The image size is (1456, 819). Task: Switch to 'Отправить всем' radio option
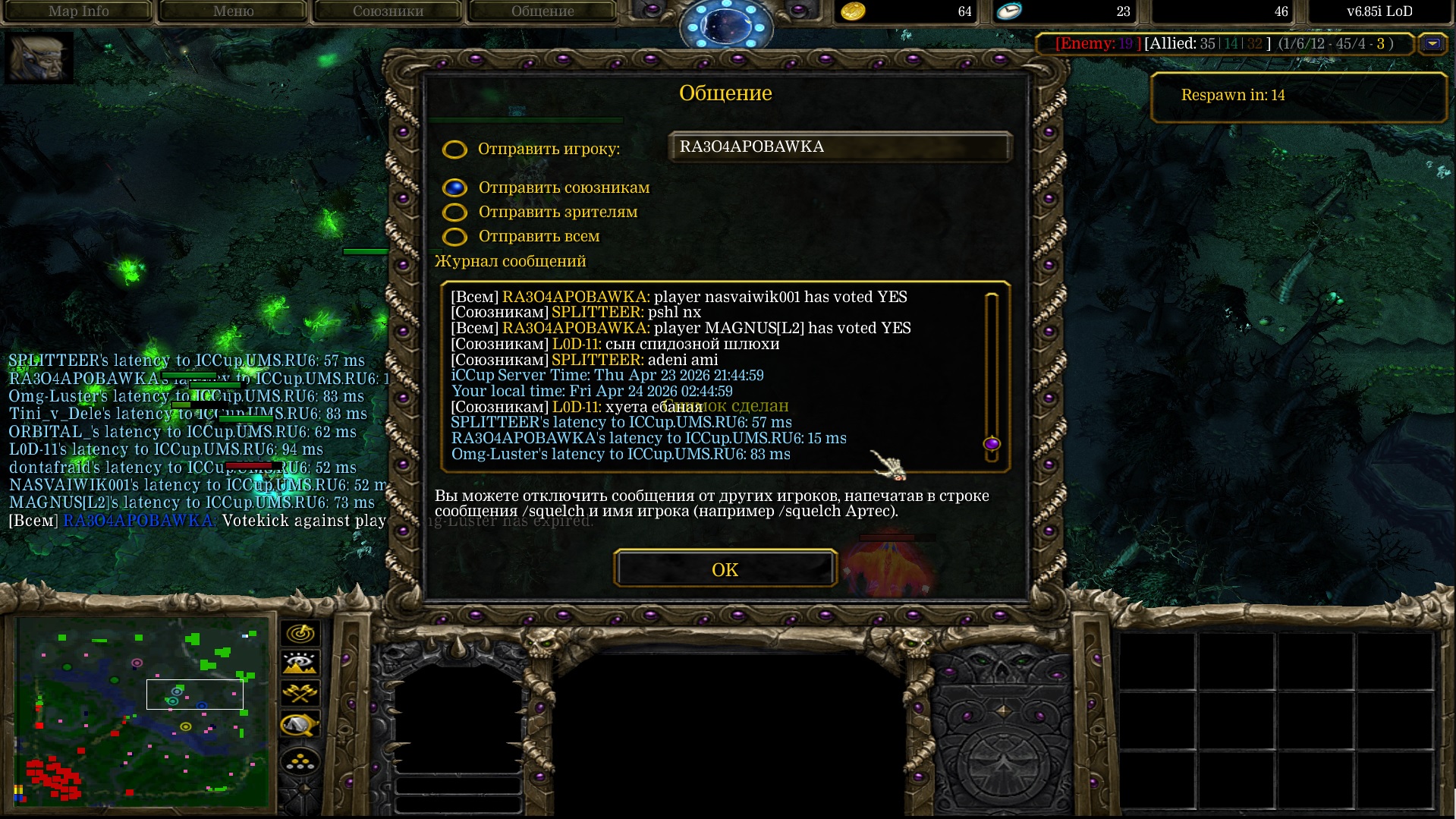click(x=455, y=237)
